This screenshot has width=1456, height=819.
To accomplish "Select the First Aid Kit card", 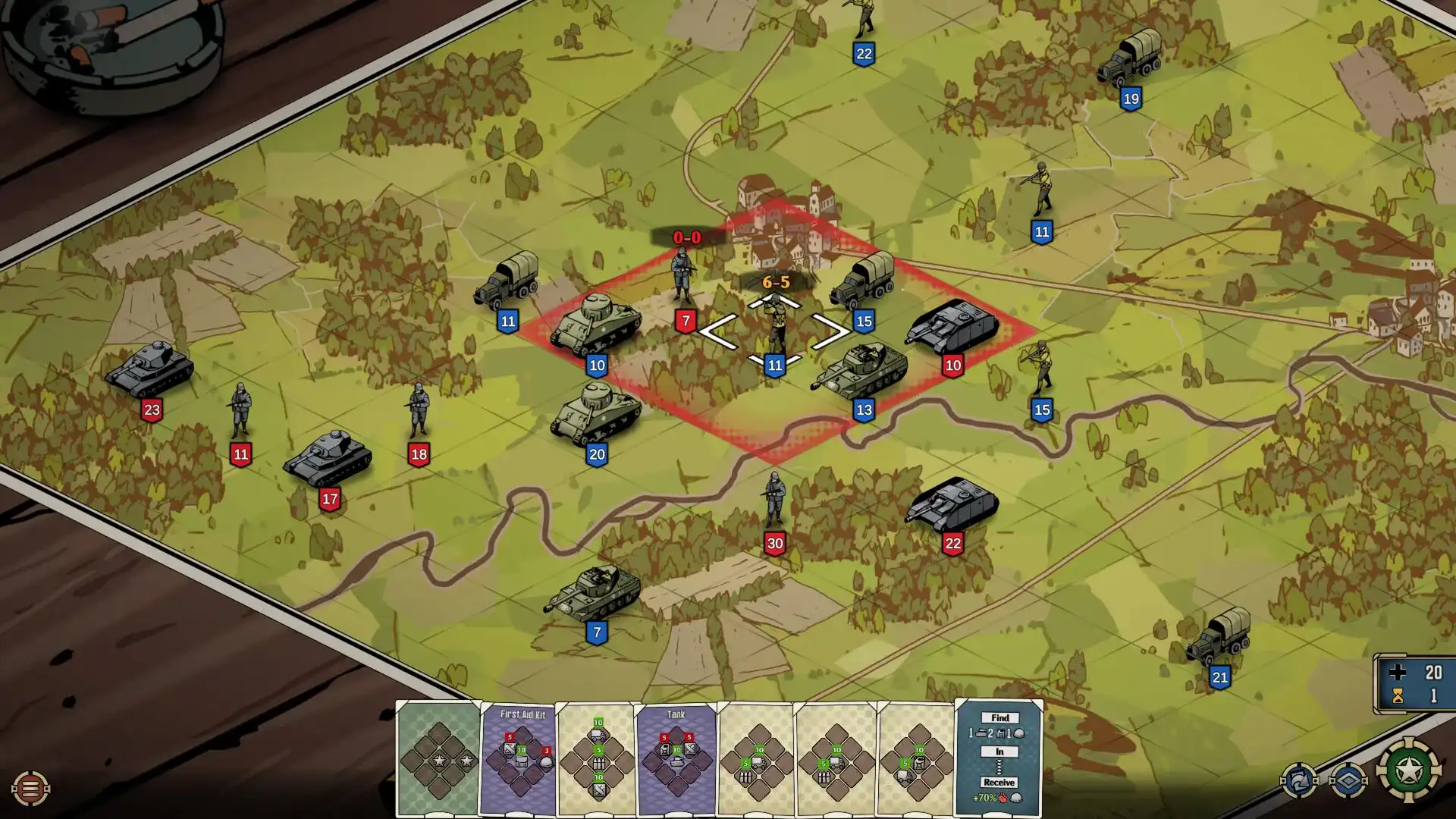I will [x=519, y=758].
